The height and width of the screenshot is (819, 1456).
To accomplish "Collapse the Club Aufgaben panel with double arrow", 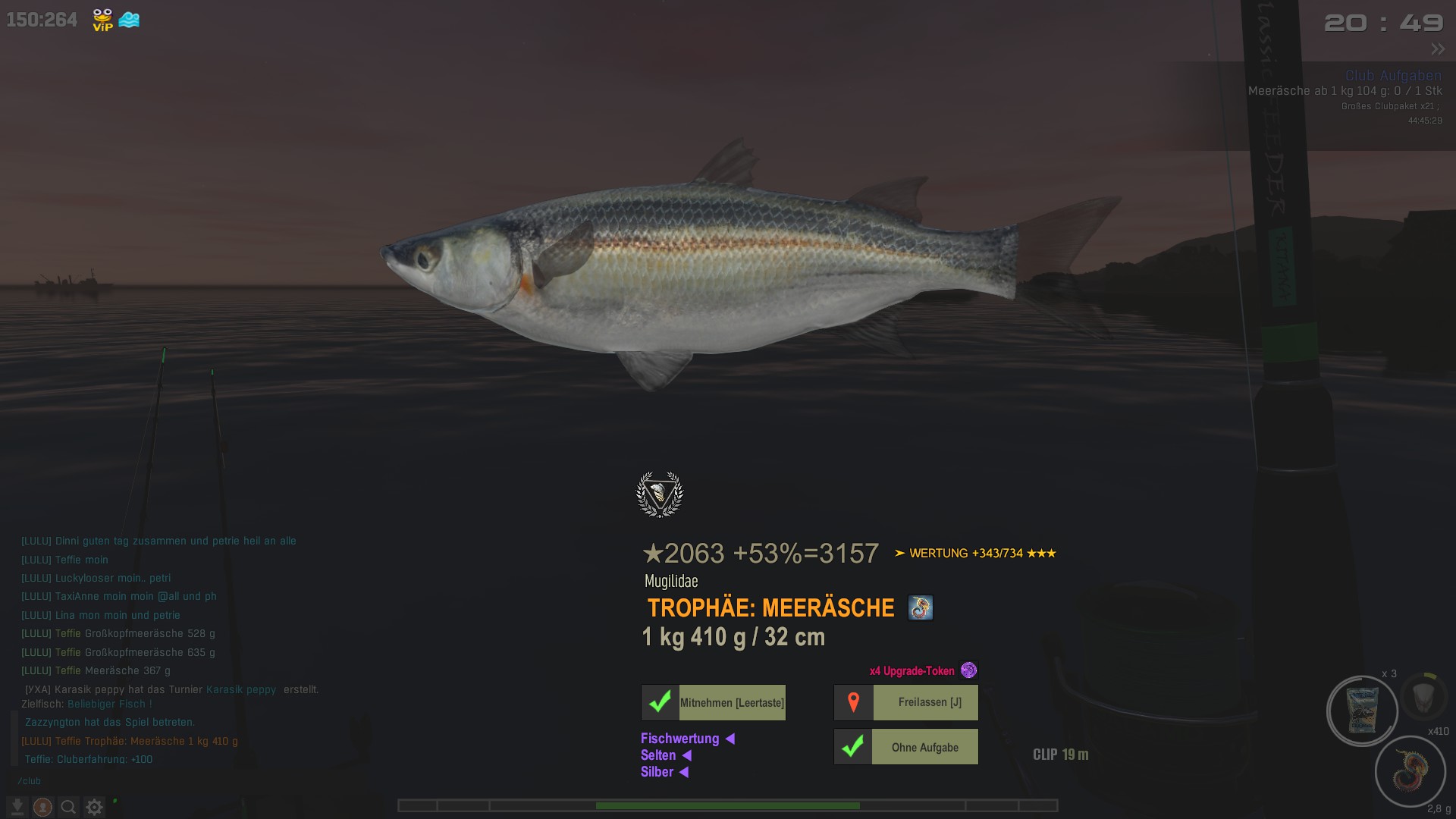I will [1438, 49].
